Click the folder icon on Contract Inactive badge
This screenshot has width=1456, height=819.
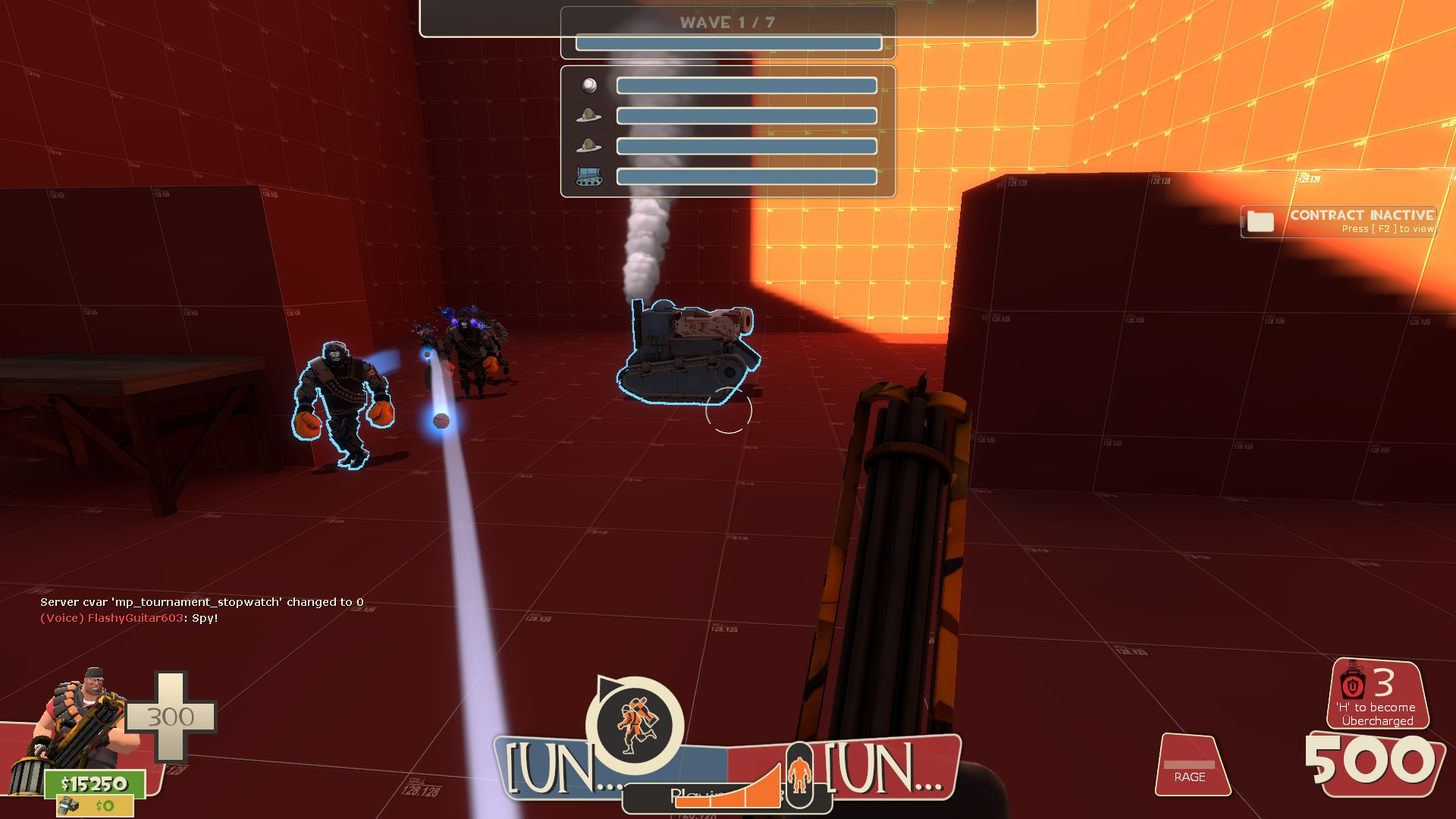click(1260, 222)
